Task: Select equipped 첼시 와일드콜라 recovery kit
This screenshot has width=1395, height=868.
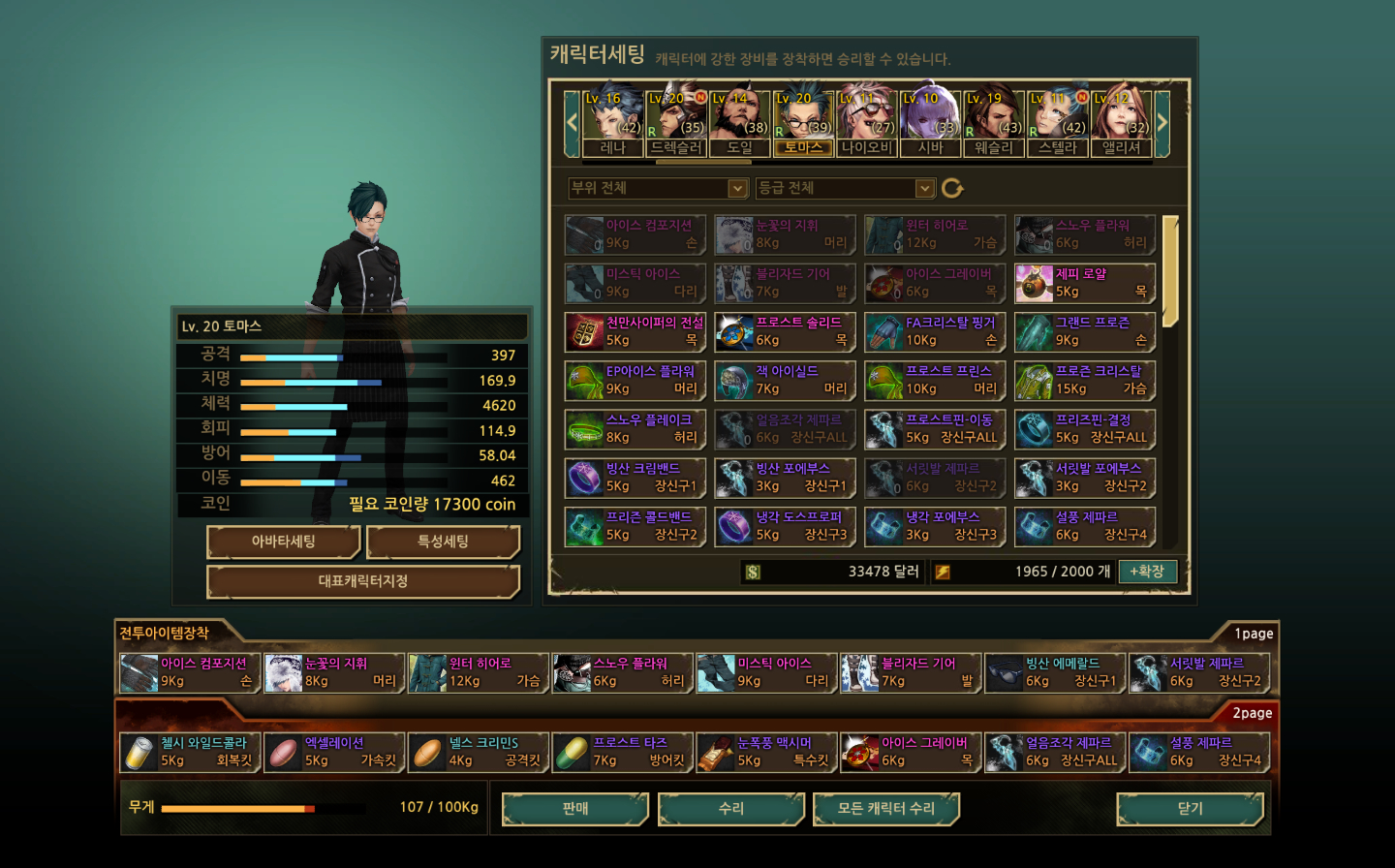Action: 190,752
